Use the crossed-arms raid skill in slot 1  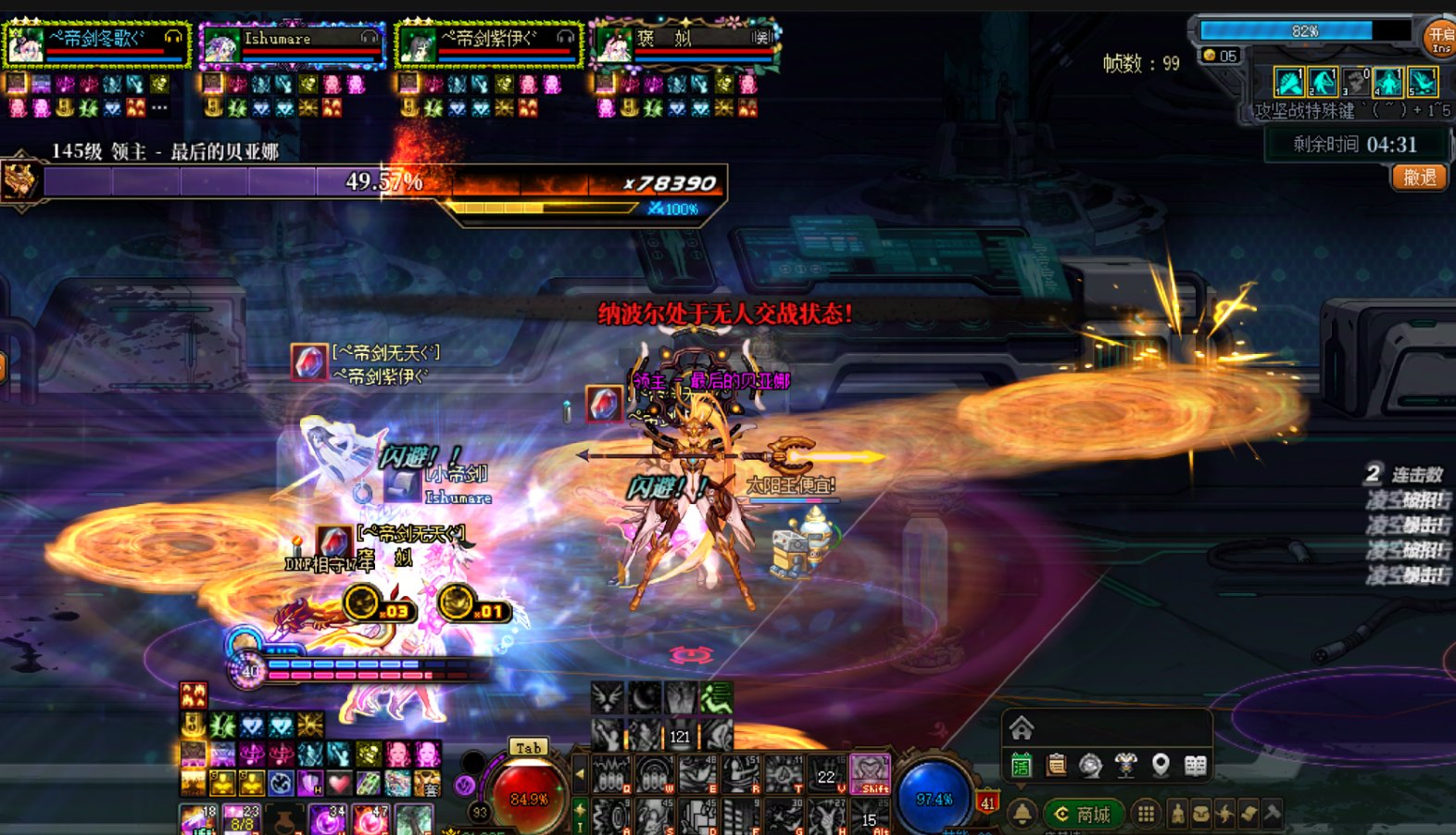tap(1288, 82)
